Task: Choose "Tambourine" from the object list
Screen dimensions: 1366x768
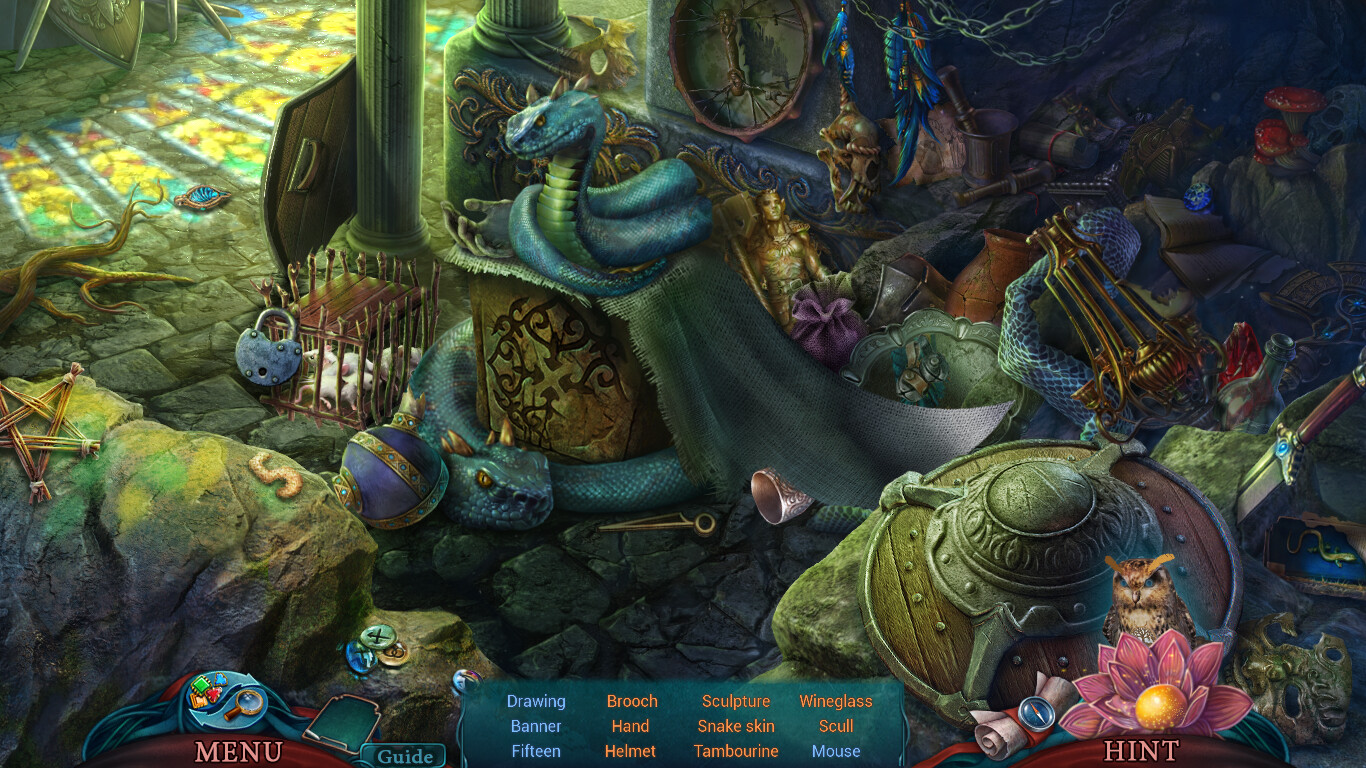Action: 736,752
